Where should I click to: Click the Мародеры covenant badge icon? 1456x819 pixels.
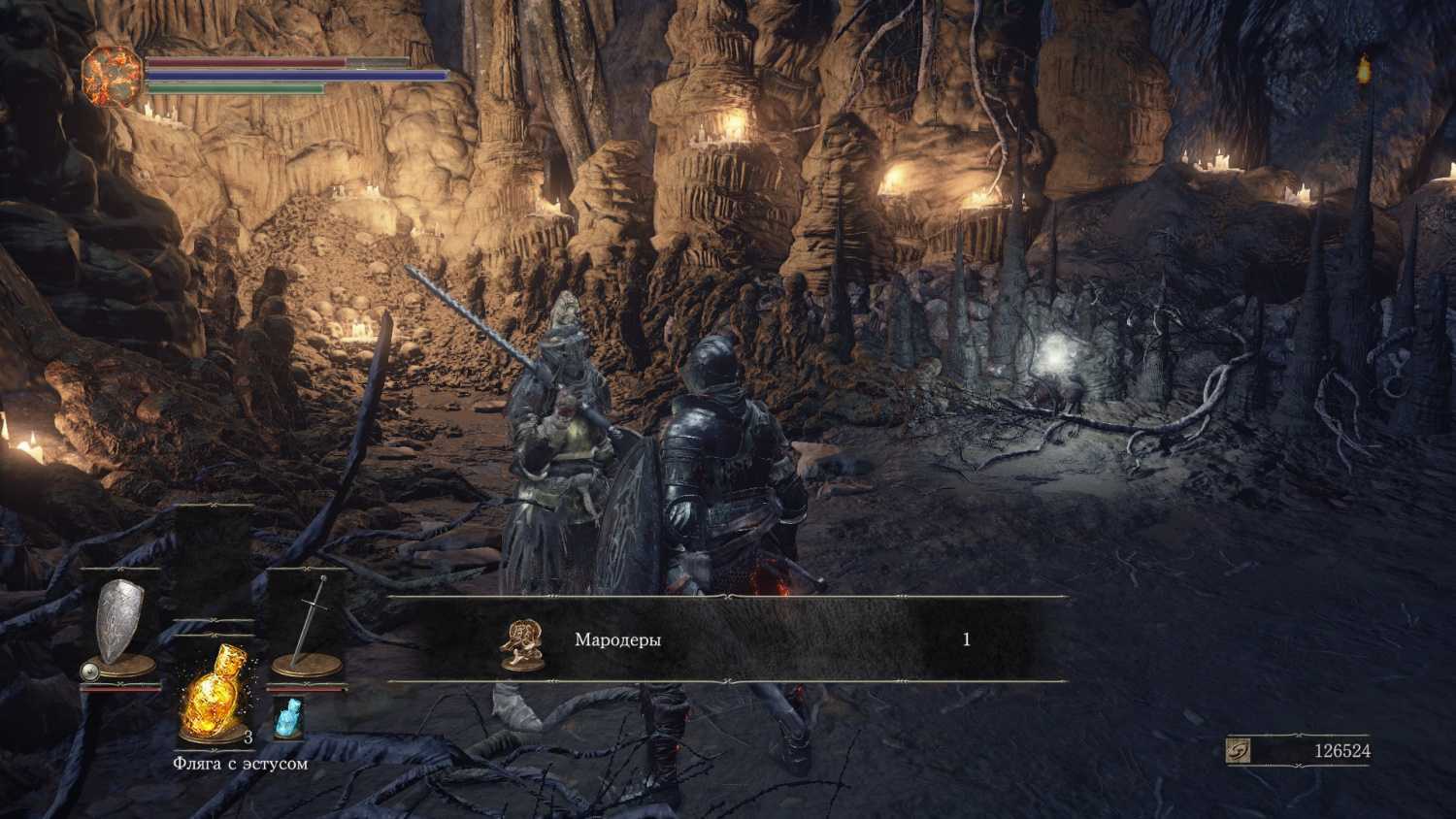point(521,640)
